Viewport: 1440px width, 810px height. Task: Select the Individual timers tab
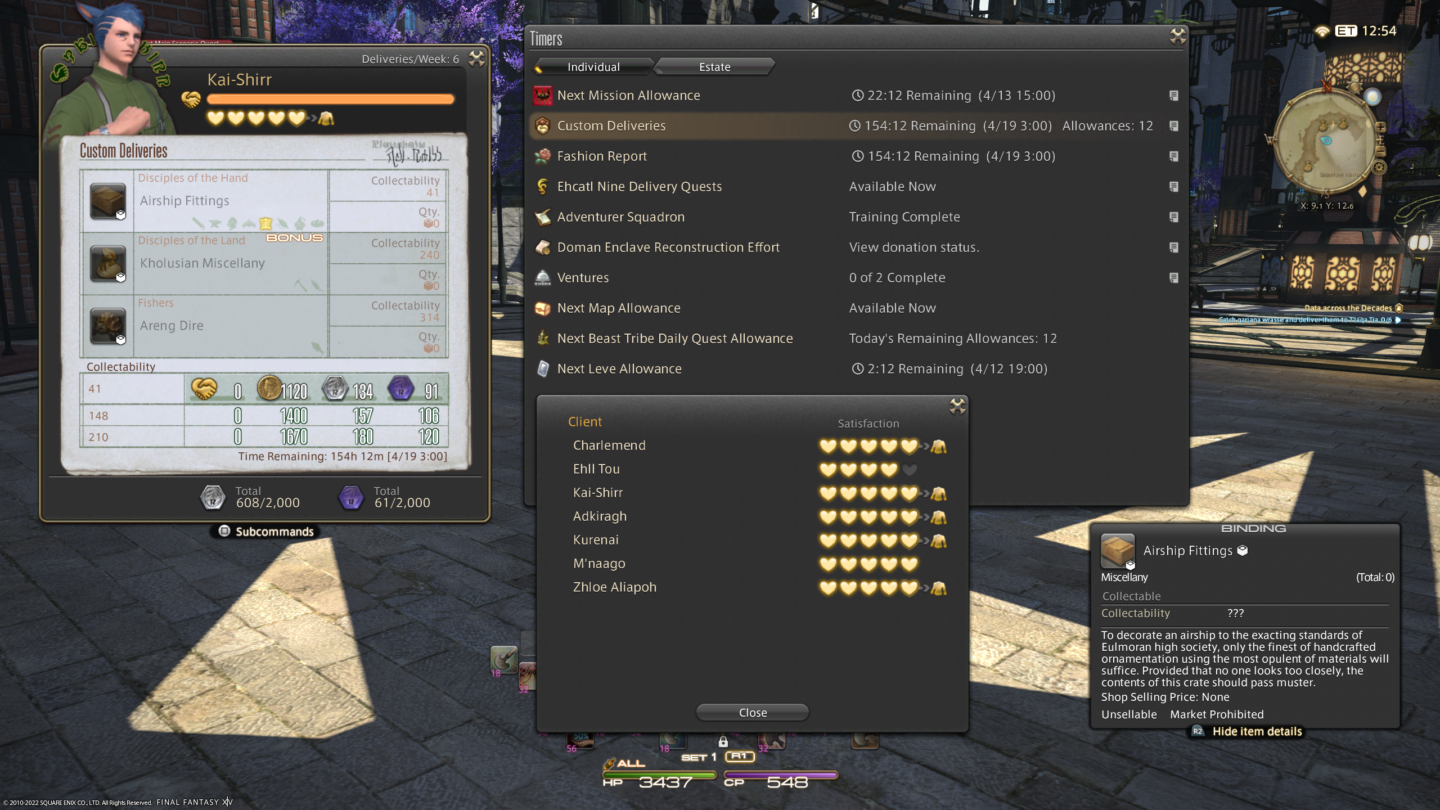coord(593,66)
